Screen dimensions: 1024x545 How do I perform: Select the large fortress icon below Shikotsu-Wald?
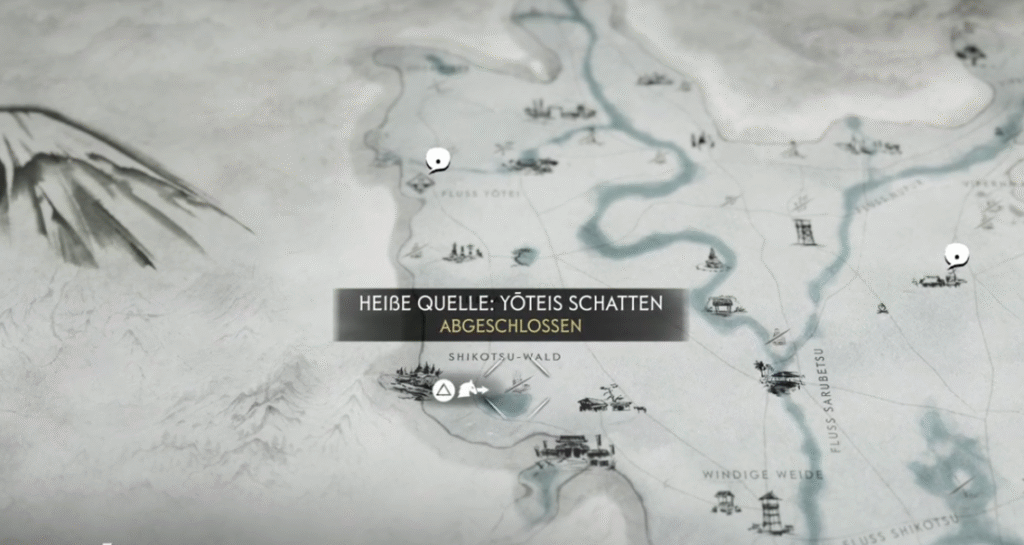pyautogui.click(x=573, y=450)
